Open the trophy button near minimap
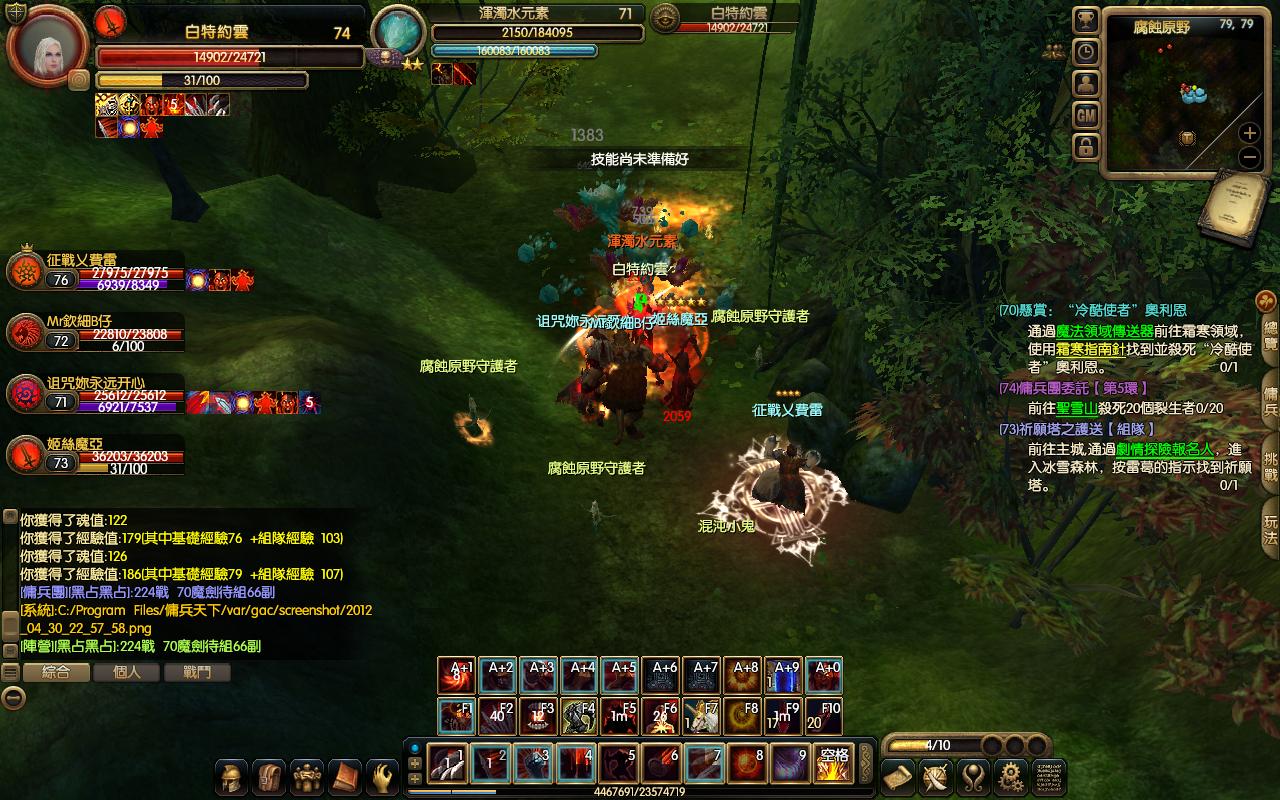The width and height of the screenshot is (1280, 800). coord(1086,20)
